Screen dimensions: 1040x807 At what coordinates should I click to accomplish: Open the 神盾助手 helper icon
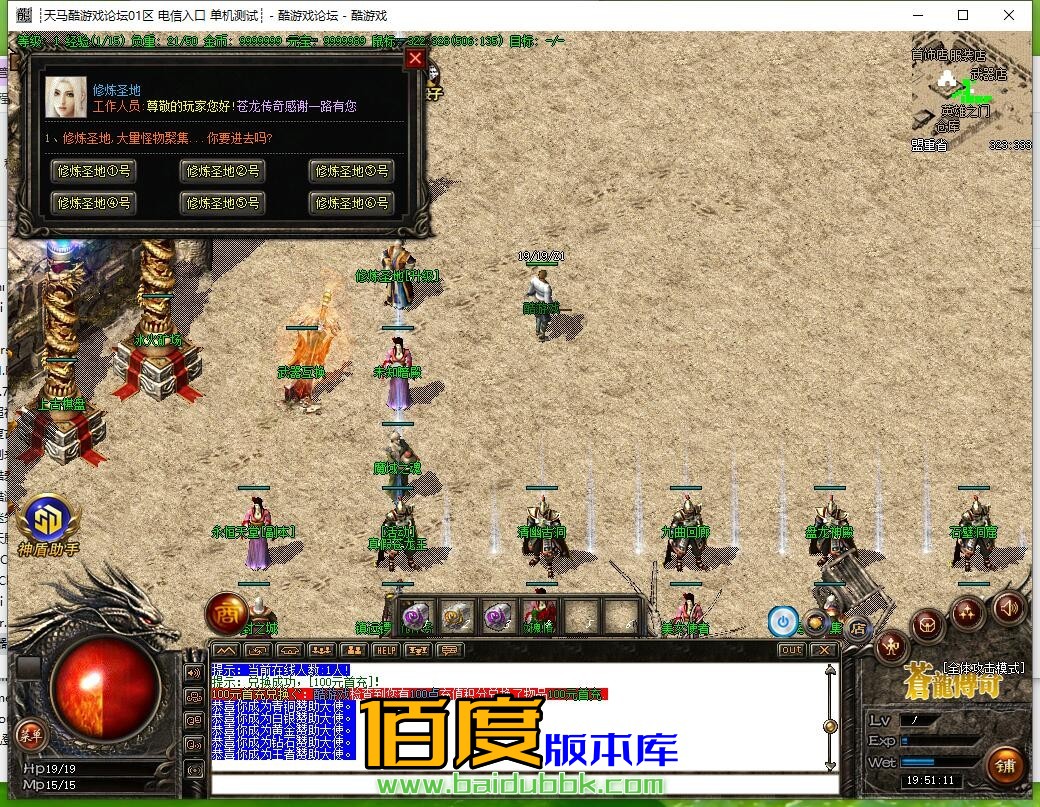(x=48, y=520)
